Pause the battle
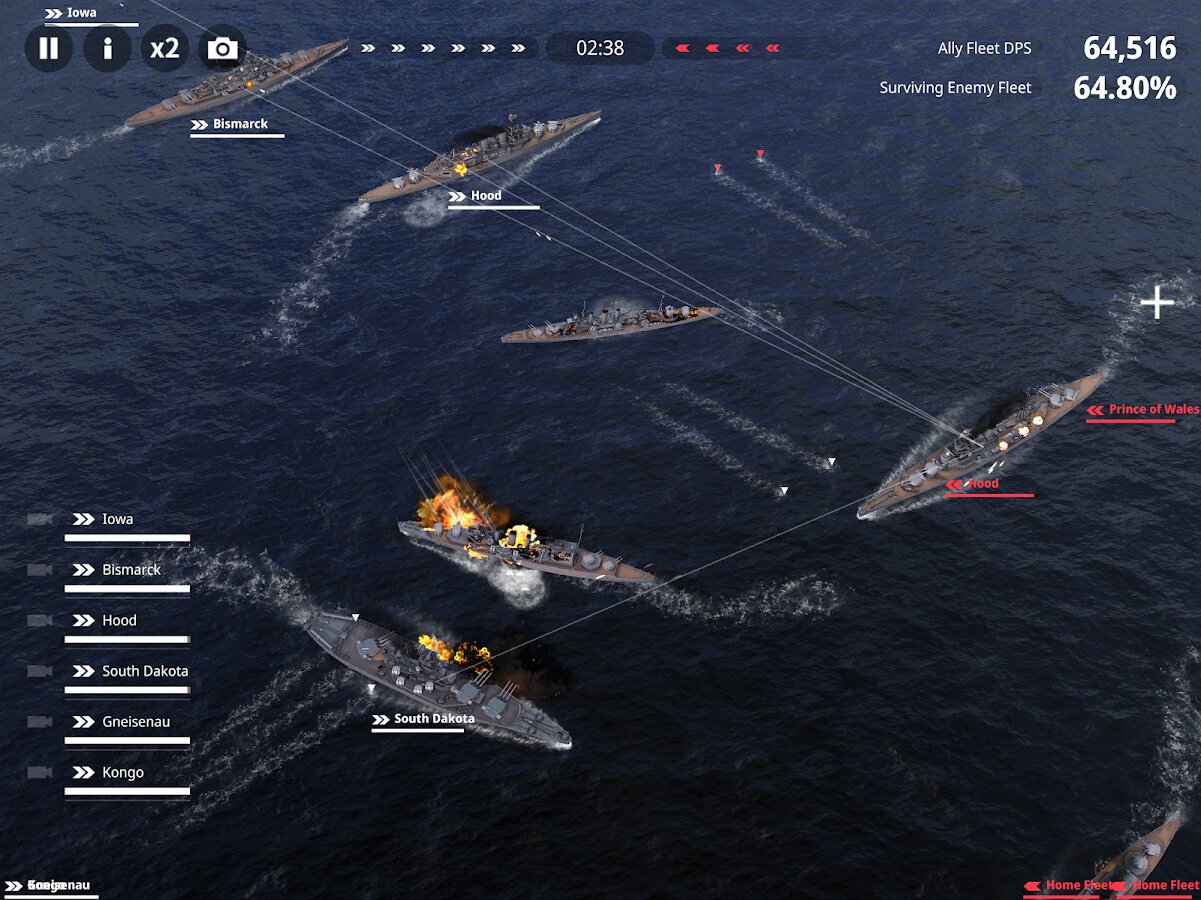 (48, 48)
